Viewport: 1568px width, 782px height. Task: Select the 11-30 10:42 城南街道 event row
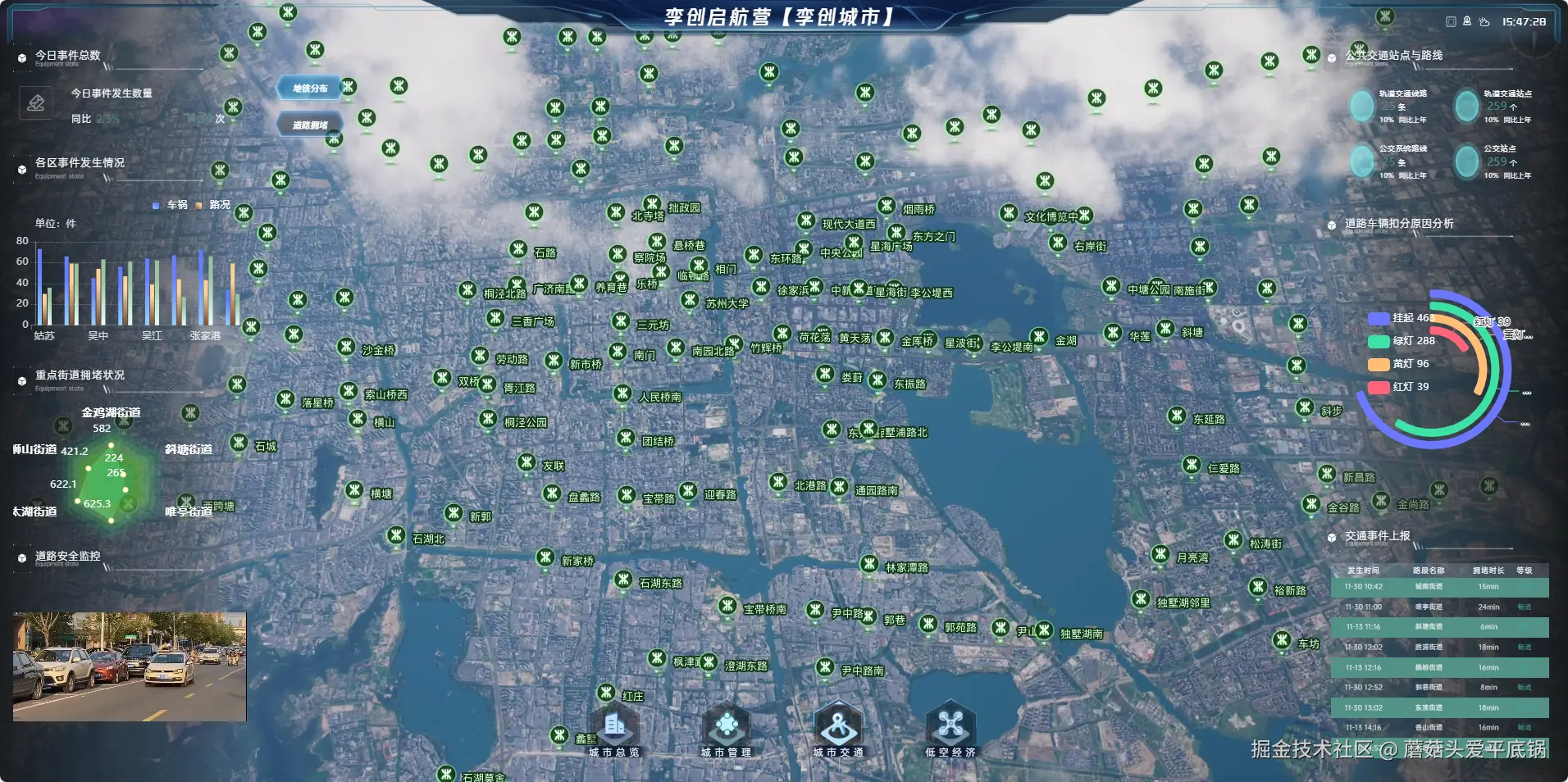coord(1439,587)
